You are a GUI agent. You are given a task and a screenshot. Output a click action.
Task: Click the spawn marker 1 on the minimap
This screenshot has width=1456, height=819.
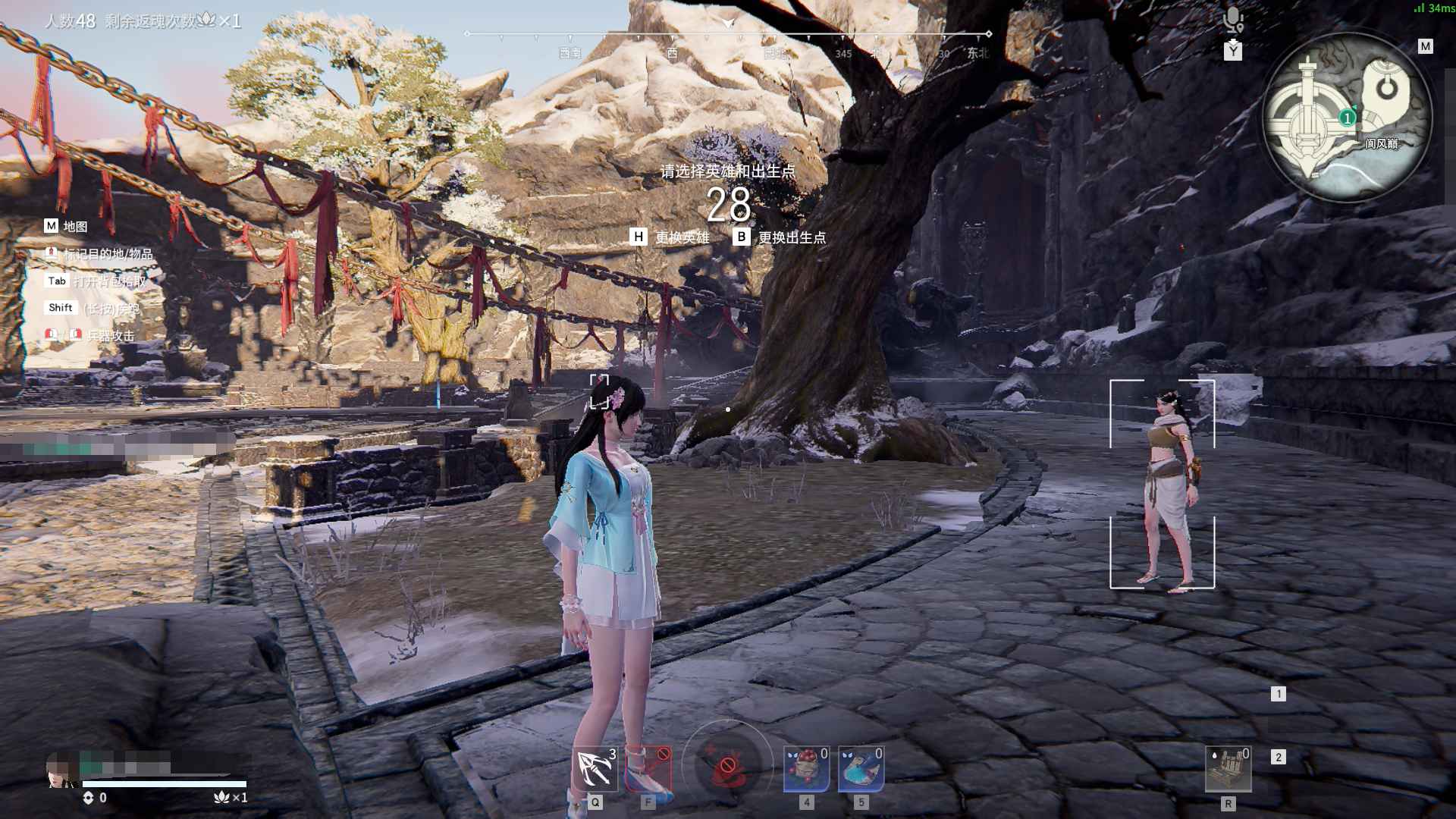1346,118
